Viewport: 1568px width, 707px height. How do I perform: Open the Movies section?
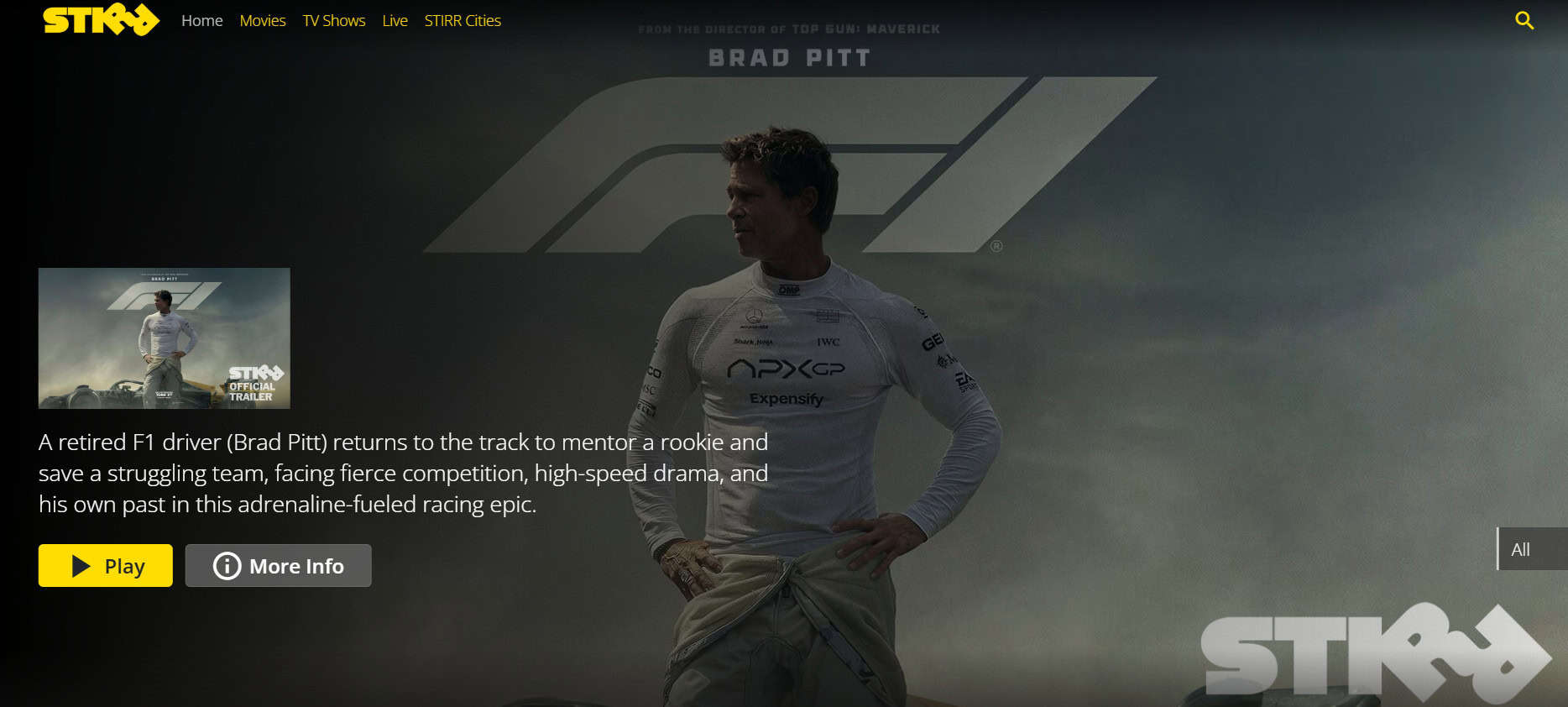(263, 21)
